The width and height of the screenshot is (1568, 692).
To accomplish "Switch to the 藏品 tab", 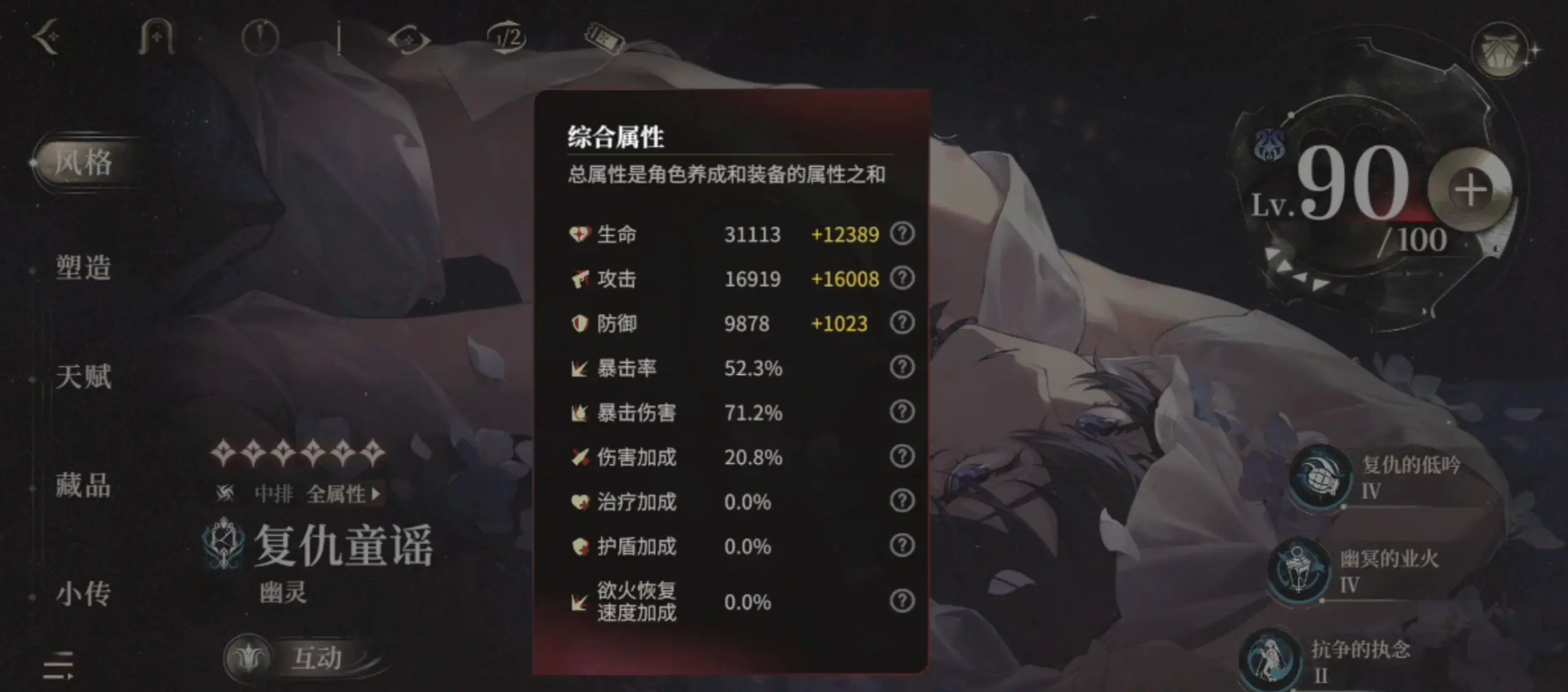I will tap(82, 486).
